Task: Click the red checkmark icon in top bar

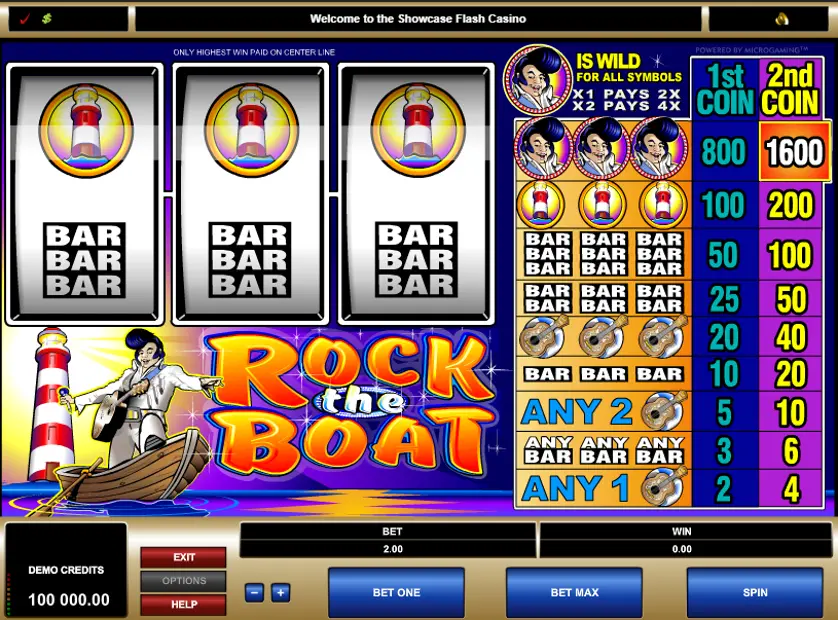Action: (25, 19)
